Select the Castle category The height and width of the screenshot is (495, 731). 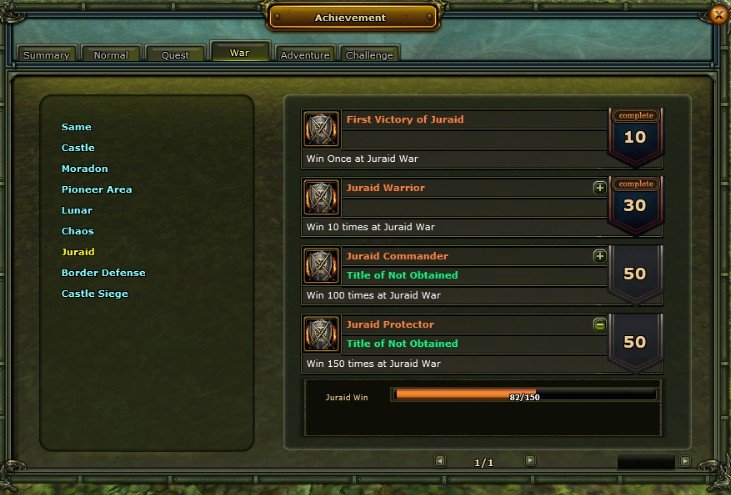point(78,148)
